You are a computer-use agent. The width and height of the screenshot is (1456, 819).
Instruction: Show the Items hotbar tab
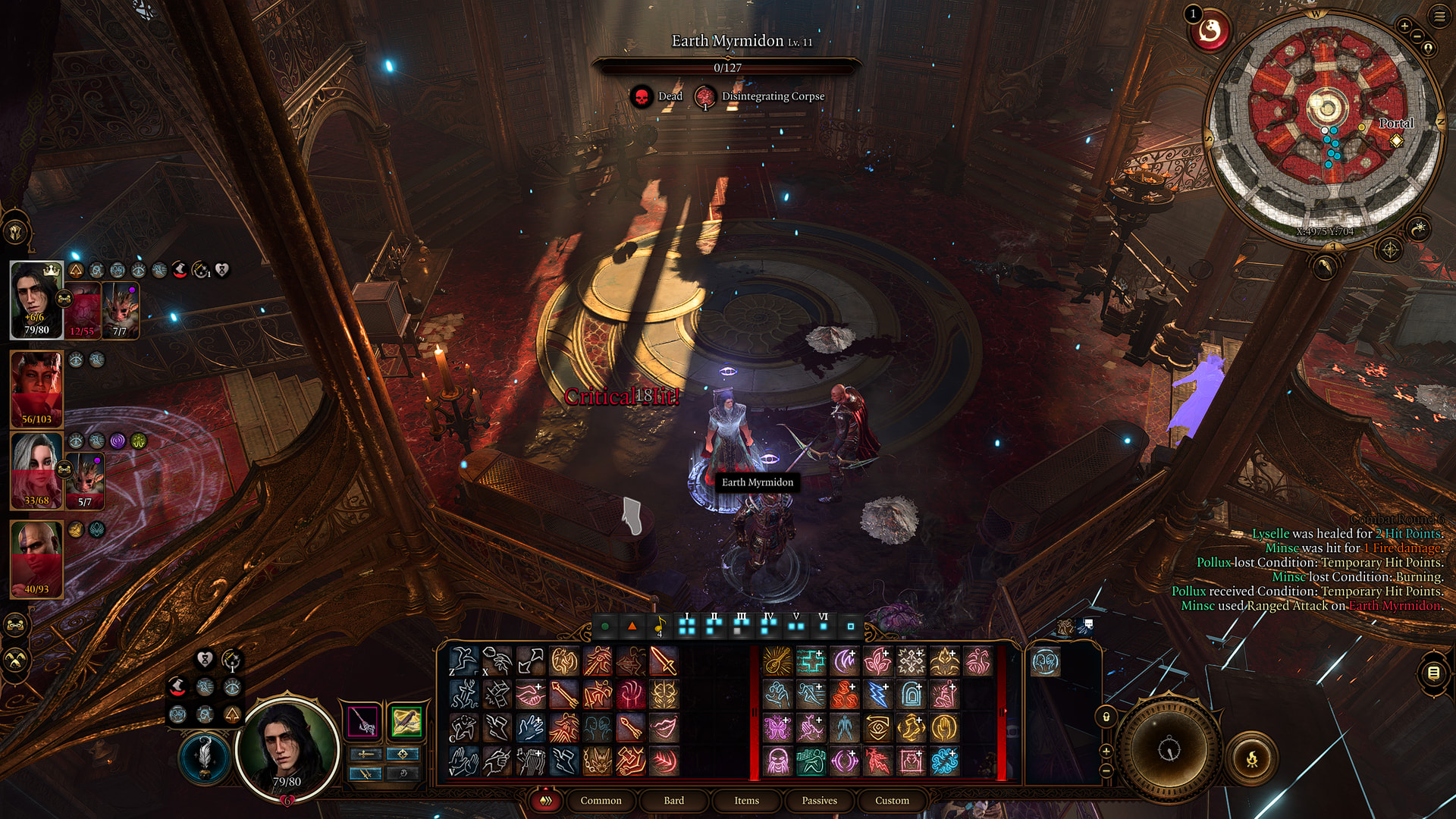(x=746, y=801)
